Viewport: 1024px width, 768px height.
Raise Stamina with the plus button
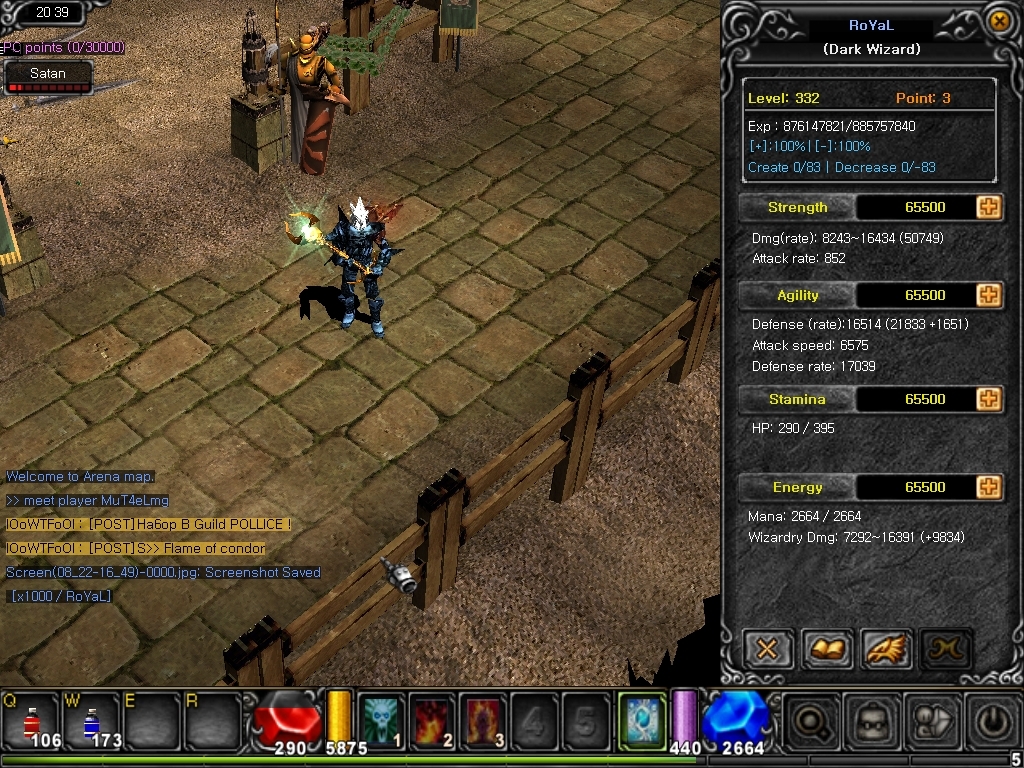pyautogui.click(x=988, y=399)
